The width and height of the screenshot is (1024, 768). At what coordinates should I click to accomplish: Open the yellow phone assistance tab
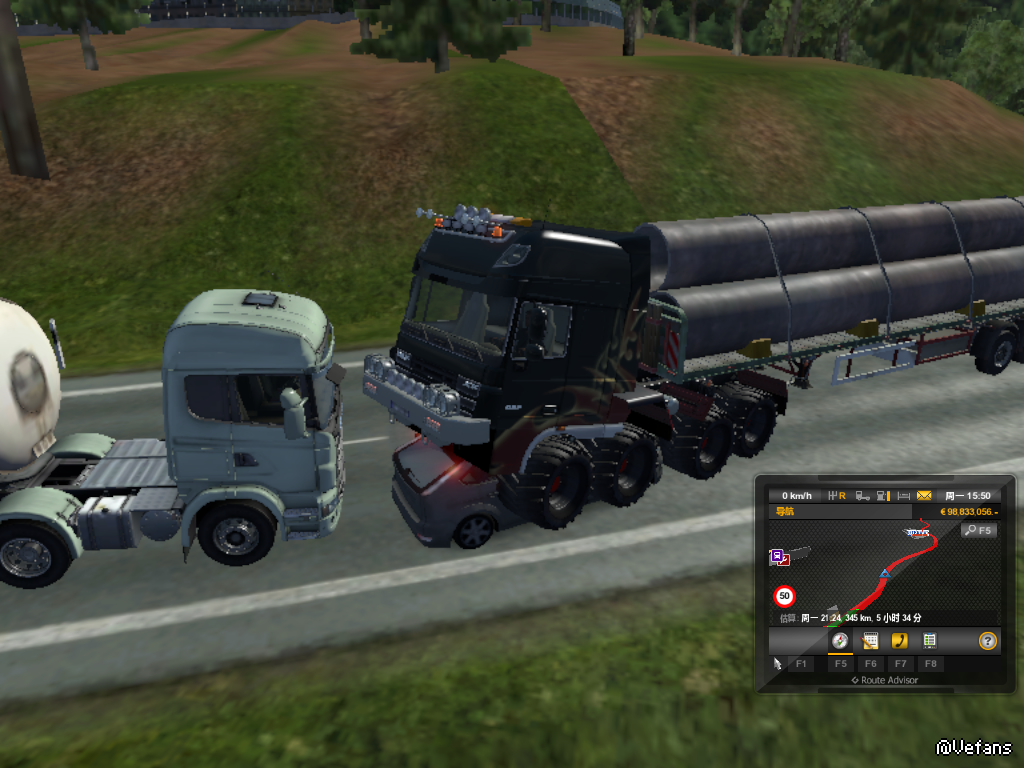[x=900, y=640]
